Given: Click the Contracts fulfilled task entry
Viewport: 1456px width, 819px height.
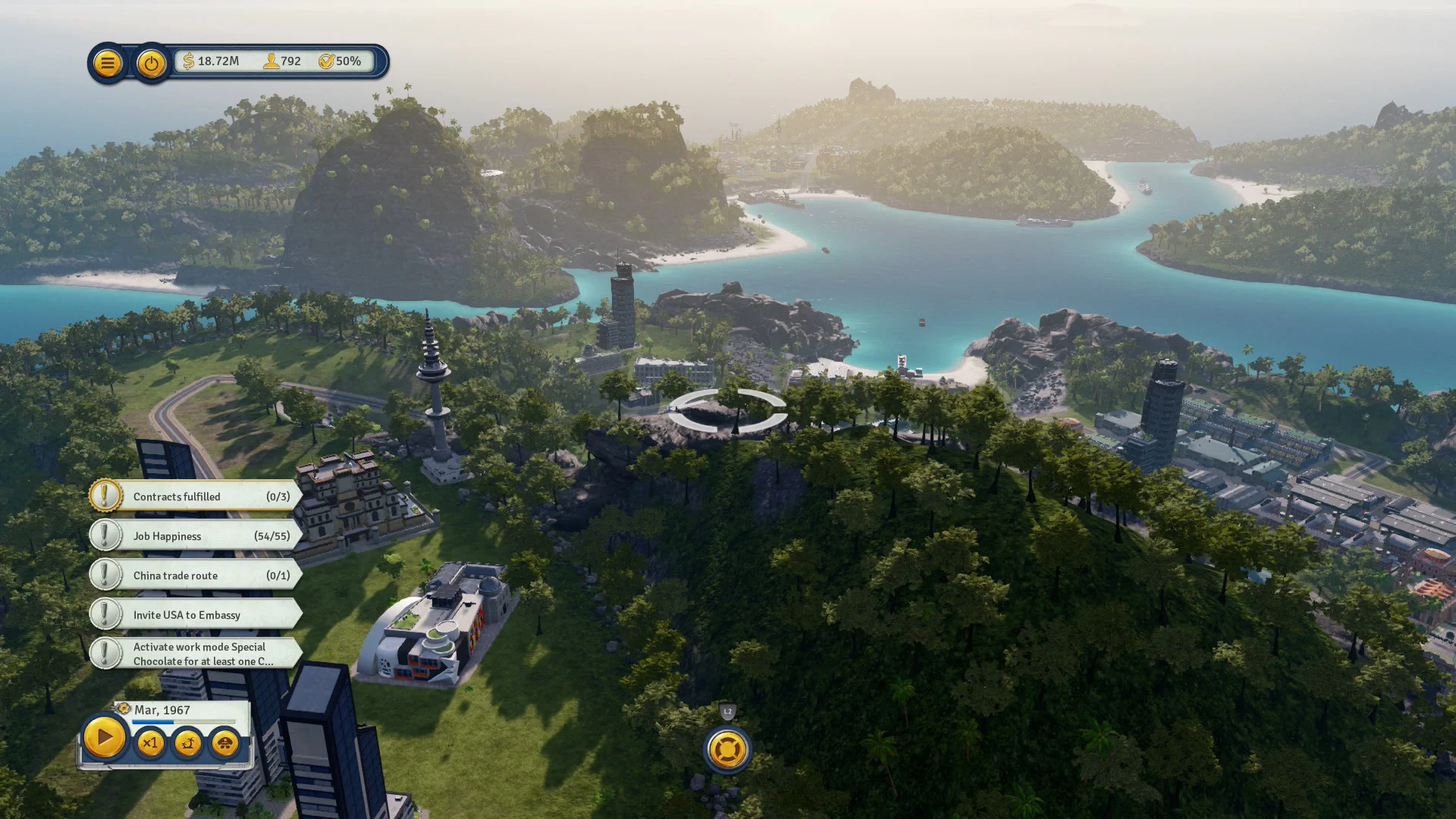Looking at the screenshot, I should tap(201, 497).
